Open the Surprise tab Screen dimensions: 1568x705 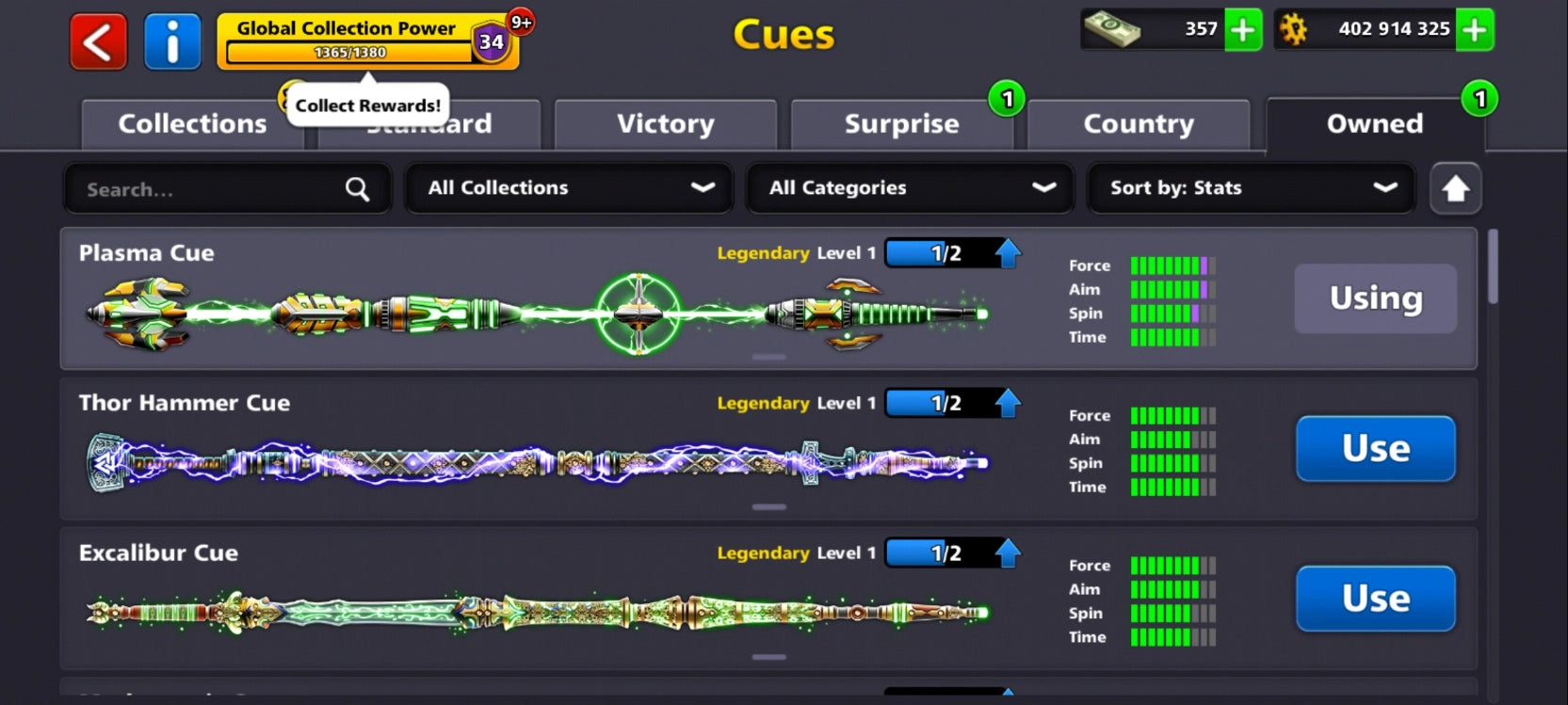tap(901, 123)
